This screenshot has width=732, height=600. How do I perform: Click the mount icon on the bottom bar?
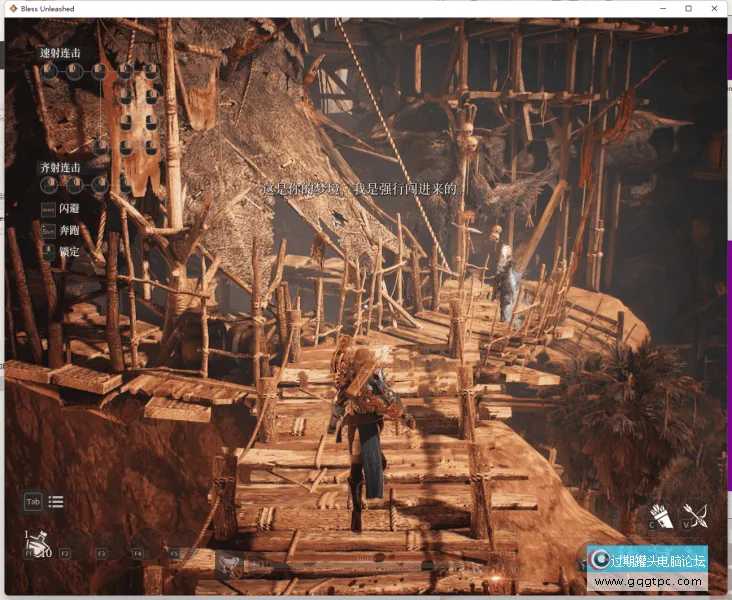[x=230, y=566]
